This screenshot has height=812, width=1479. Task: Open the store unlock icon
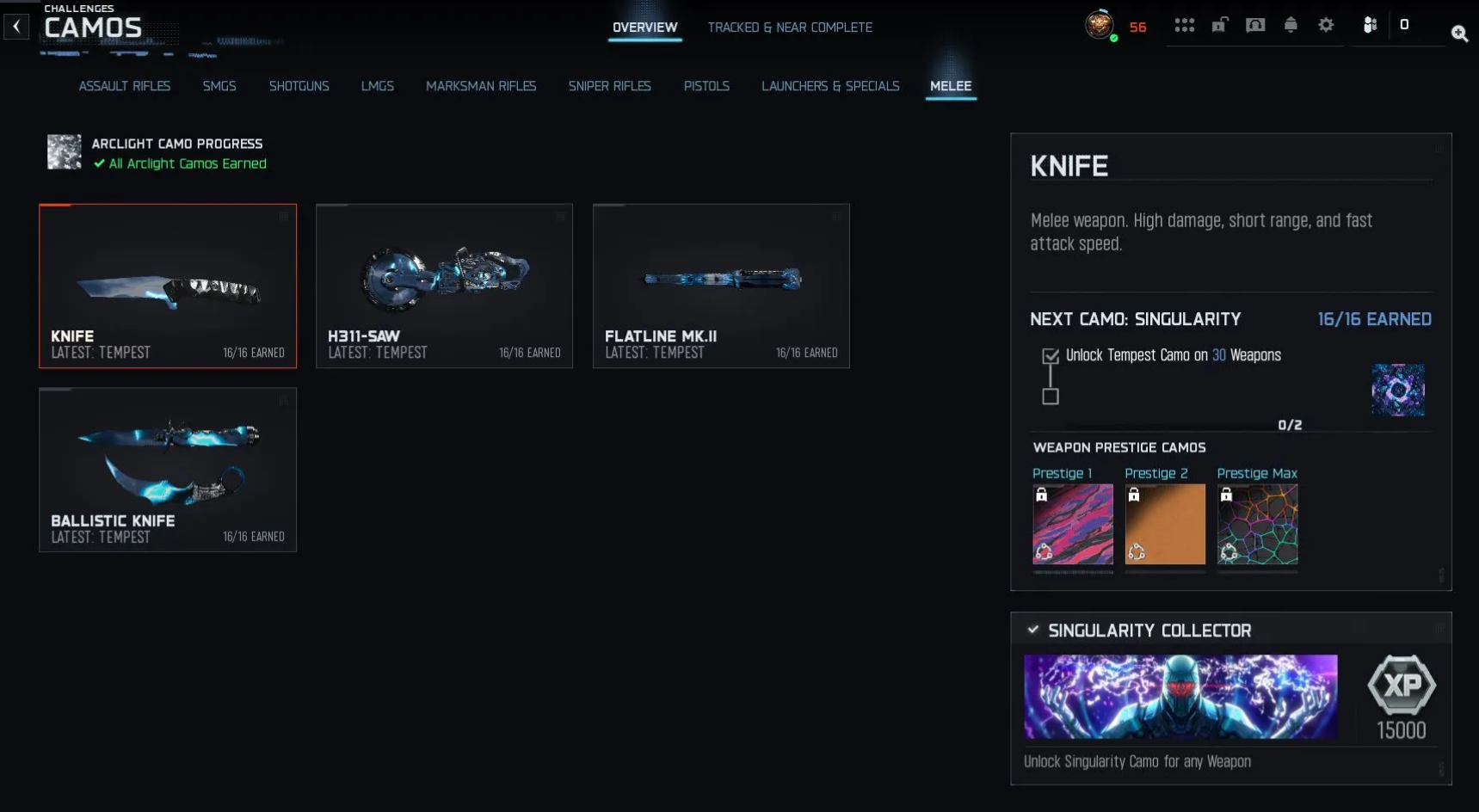pos(1218,25)
